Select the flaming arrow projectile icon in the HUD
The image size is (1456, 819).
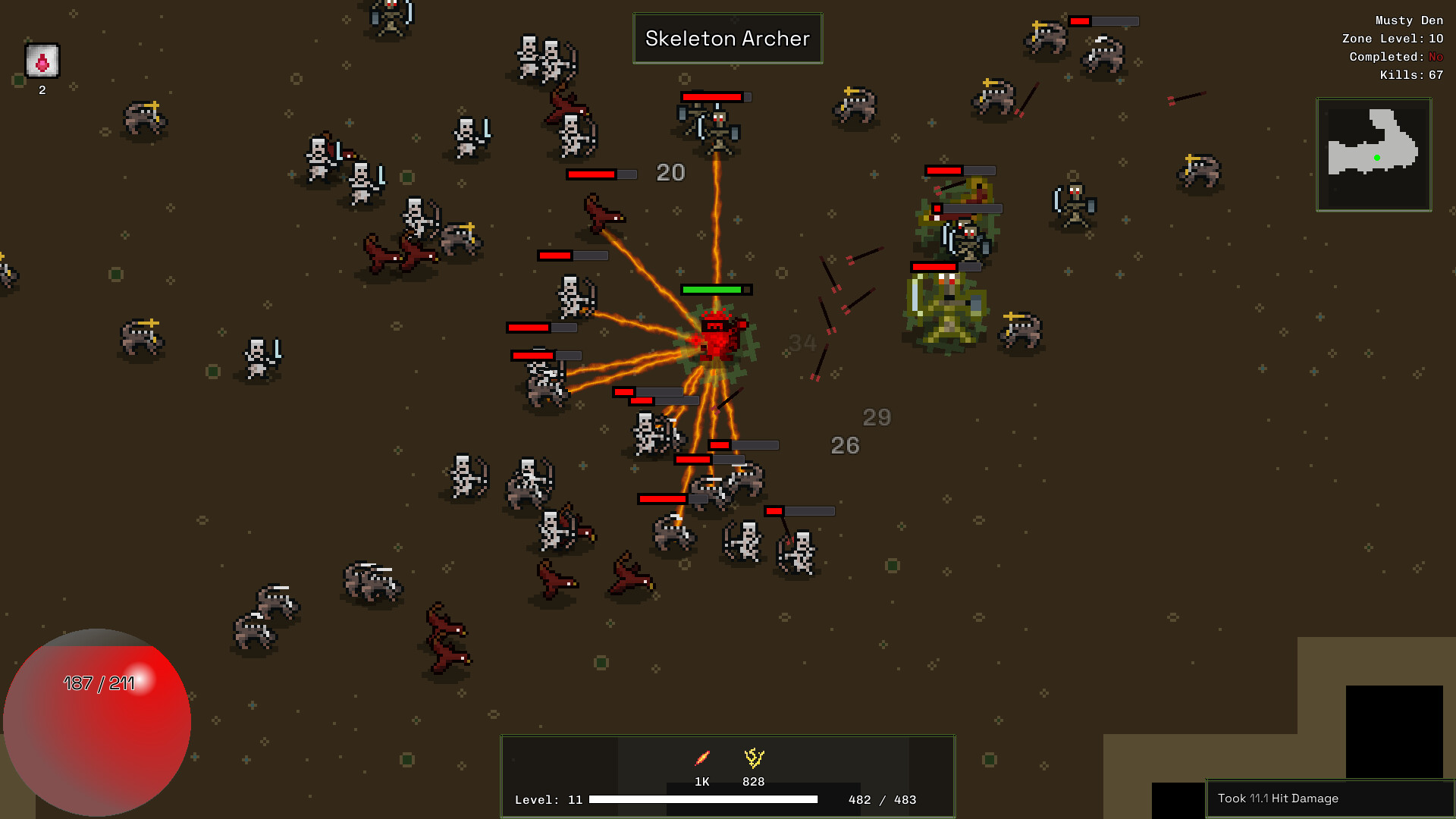click(701, 757)
